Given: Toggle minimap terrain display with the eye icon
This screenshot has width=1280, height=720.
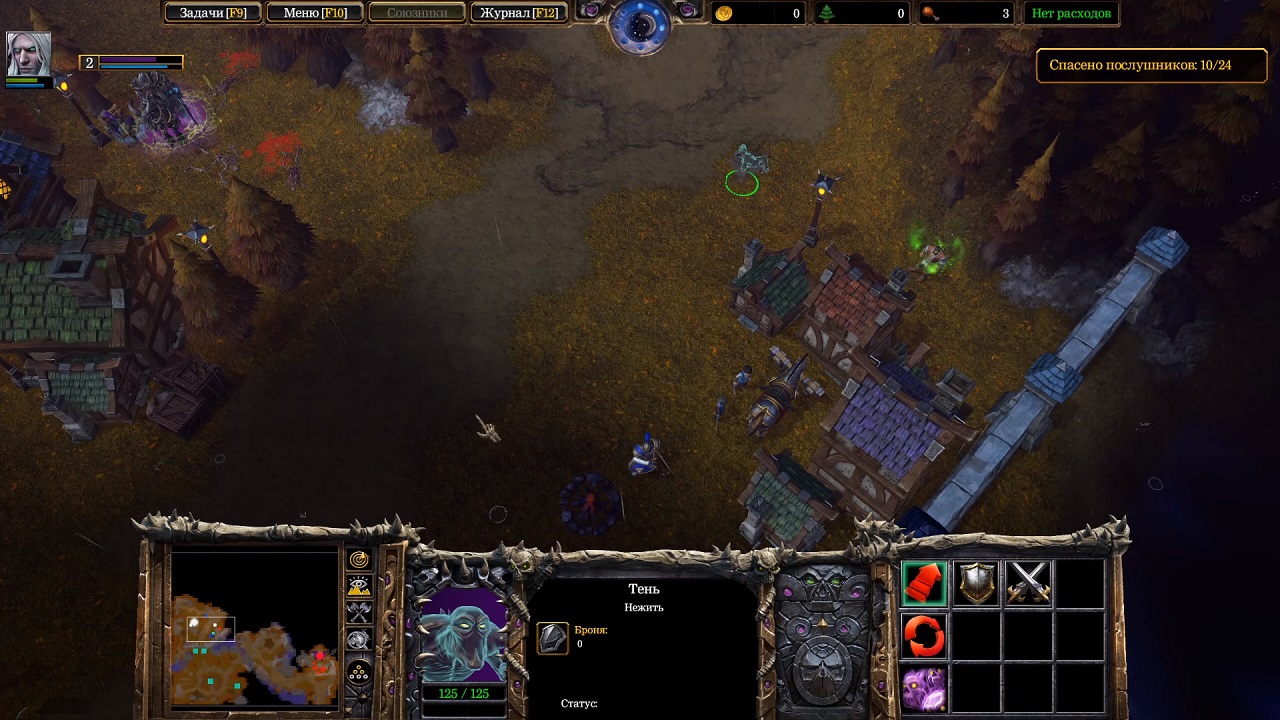Looking at the screenshot, I should click(x=359, y=587).
